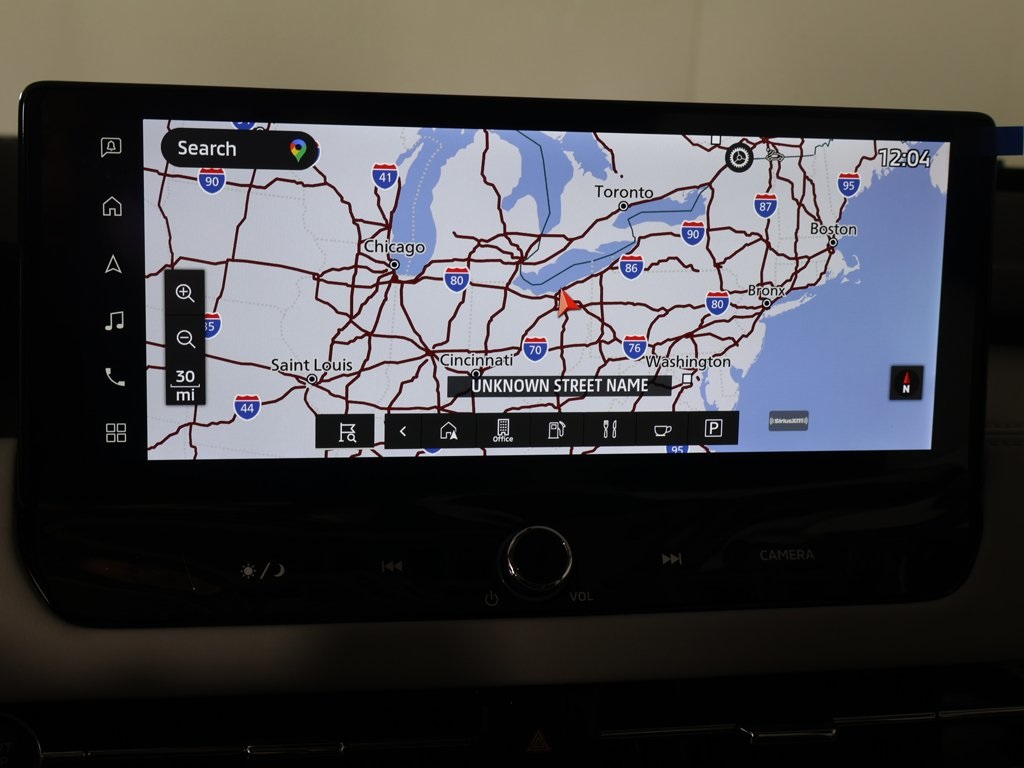Open the music note audio menu
Image resolution: width=1024 pixels, height=768 pixels.
point(114,321)
